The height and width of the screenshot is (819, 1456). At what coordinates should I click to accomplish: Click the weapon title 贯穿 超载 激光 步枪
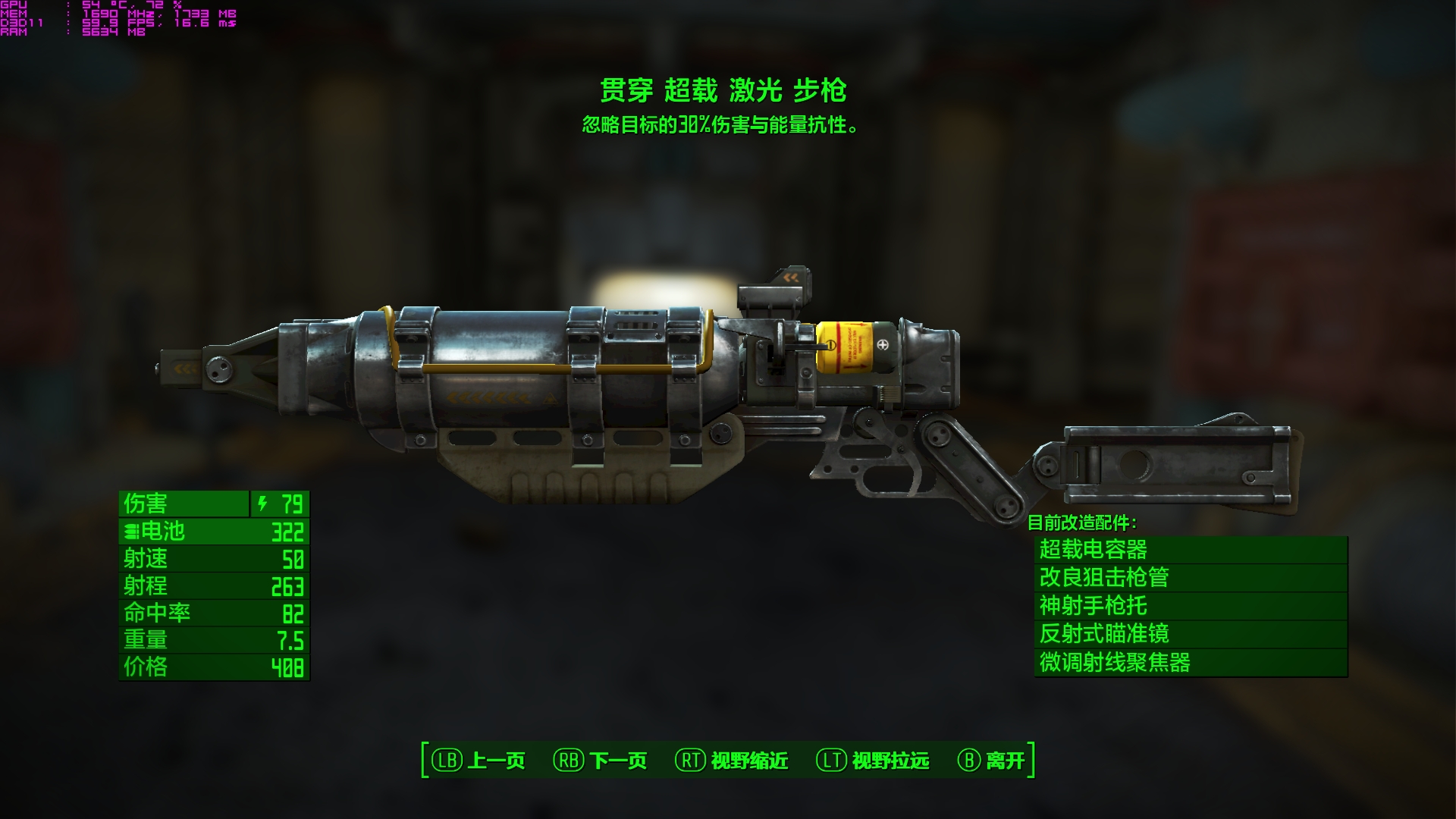[x=724, y=91]
